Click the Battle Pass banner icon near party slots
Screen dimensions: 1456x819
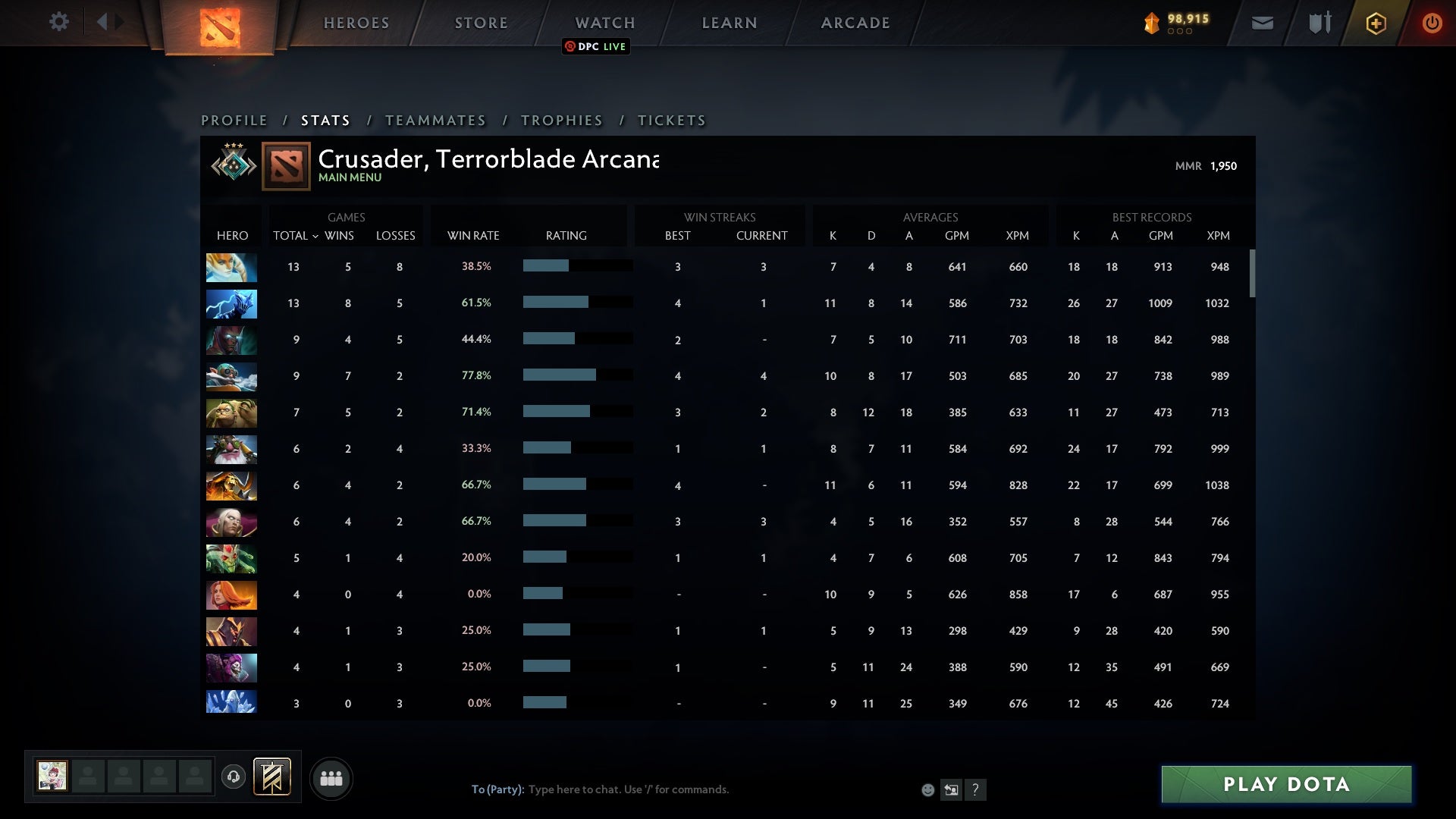click(270, 777)
